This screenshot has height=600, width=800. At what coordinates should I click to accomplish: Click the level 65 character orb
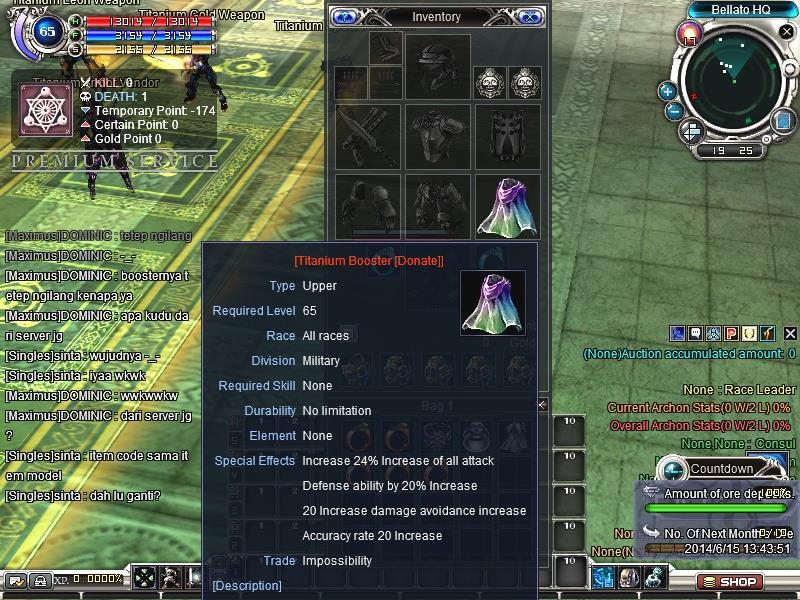click(47, 31)
